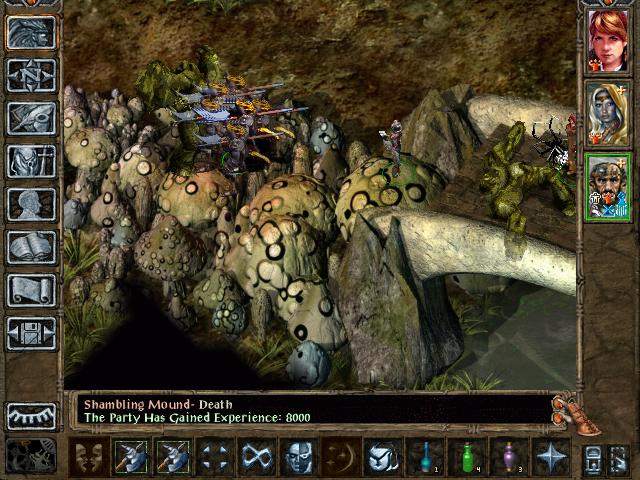Screen dimensions: 640x480
Task: Open the mage spellbook
Action: tap(32, 248)
